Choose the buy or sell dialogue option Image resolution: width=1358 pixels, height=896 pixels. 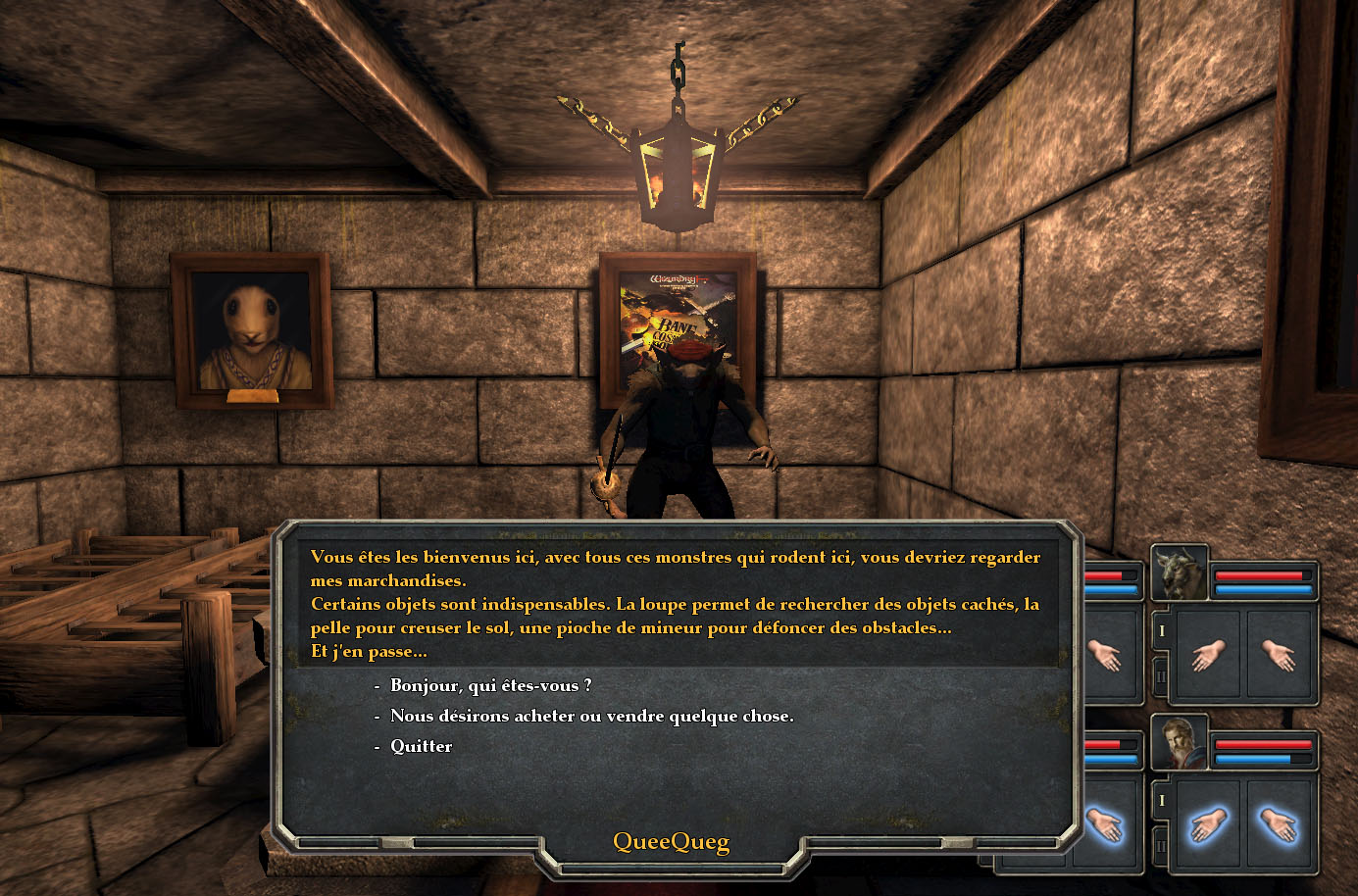pos(591,716)
